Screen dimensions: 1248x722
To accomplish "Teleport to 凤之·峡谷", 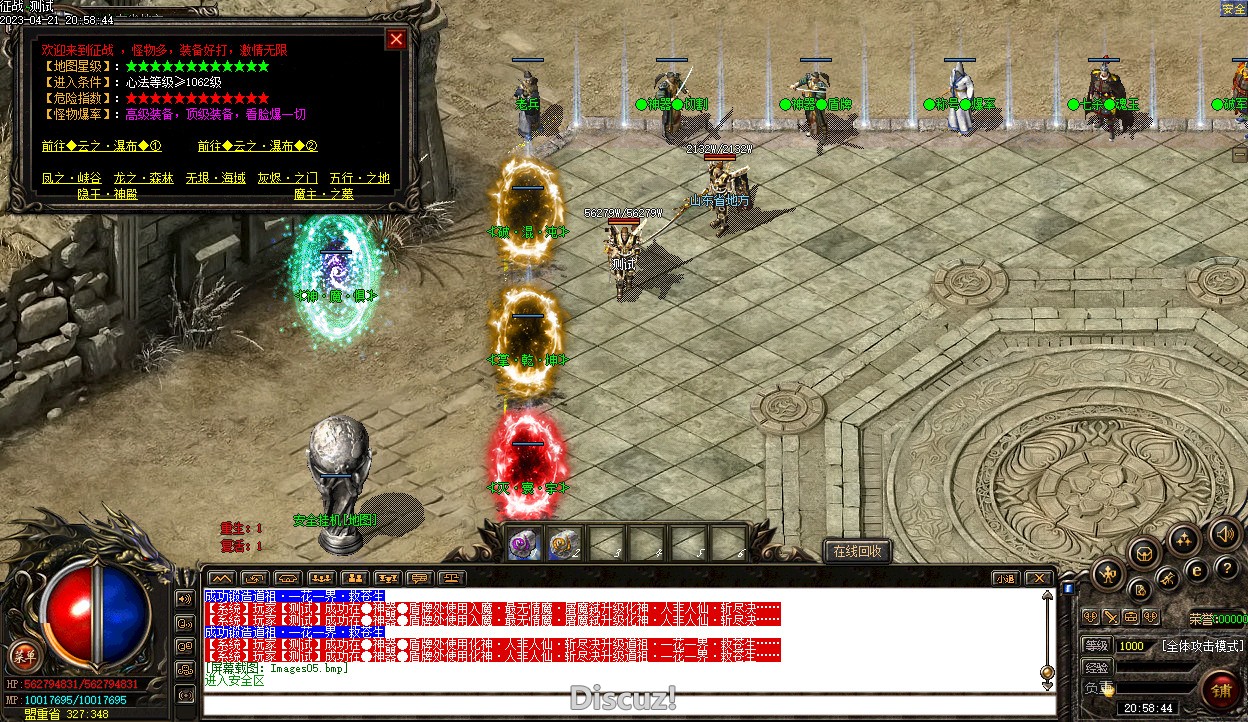I will coord(71,178).
